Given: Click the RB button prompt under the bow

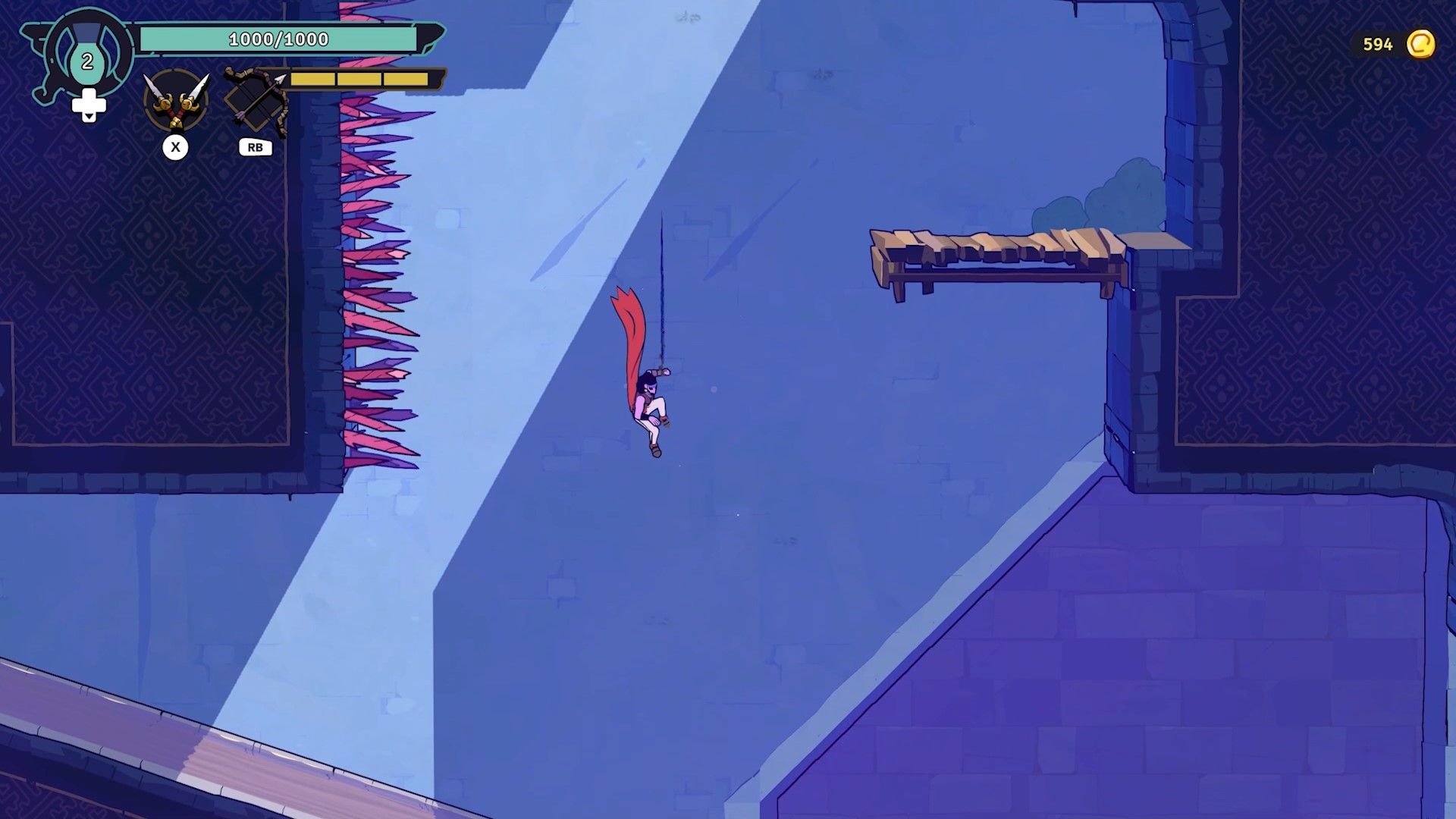Looking at the screenshot, I should point(255,147).
